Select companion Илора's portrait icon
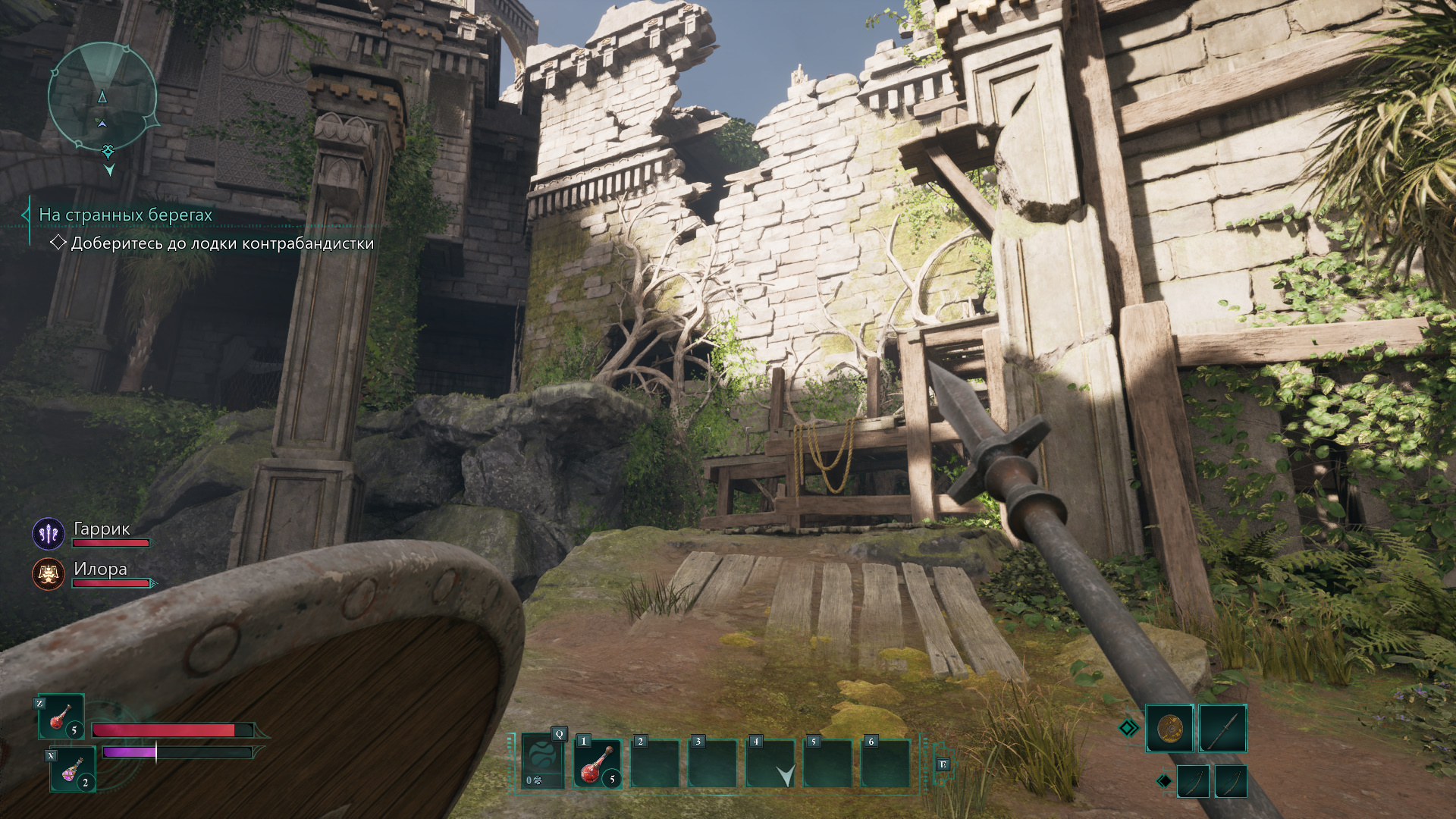 pyautogui.click(x=49, y=574)
